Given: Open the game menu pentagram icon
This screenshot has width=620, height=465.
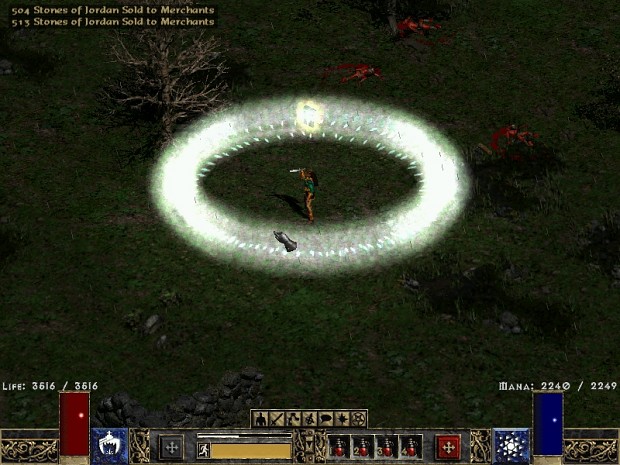Looking at the screenshot, I should [357, 418].
